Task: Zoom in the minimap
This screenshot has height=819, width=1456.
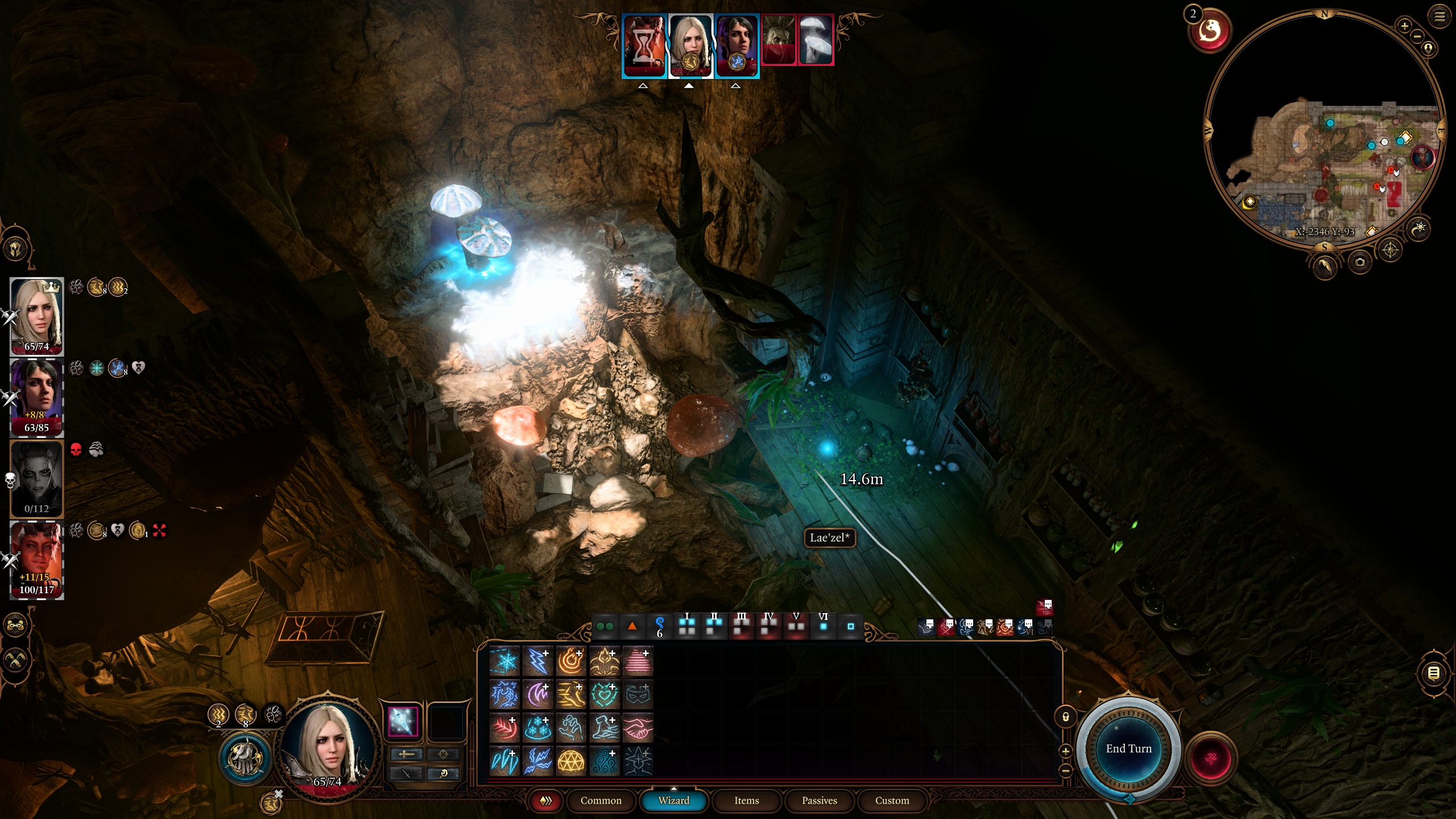Action: [1404, 26]
